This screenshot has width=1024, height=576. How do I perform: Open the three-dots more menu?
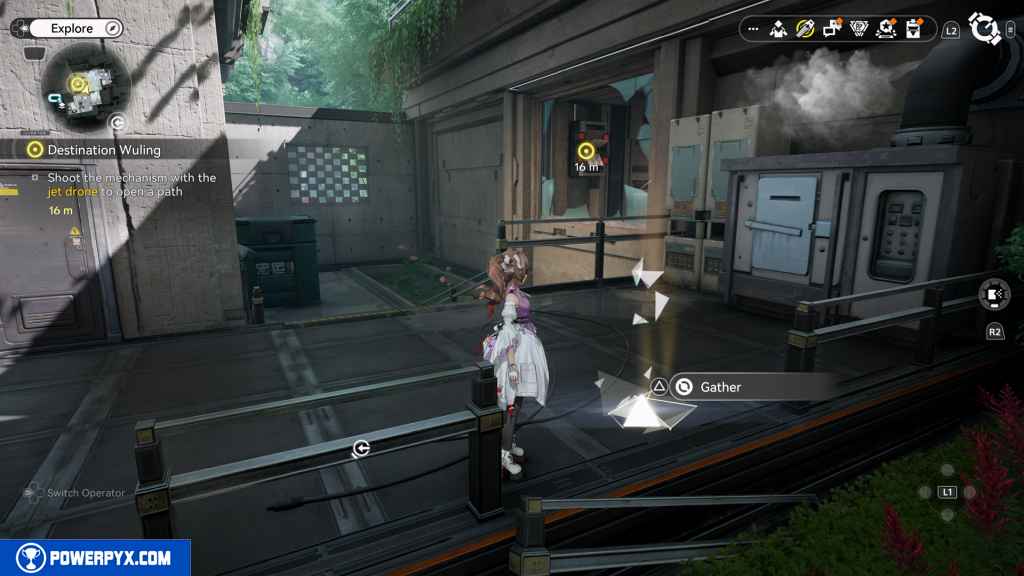tap(753, 28)
